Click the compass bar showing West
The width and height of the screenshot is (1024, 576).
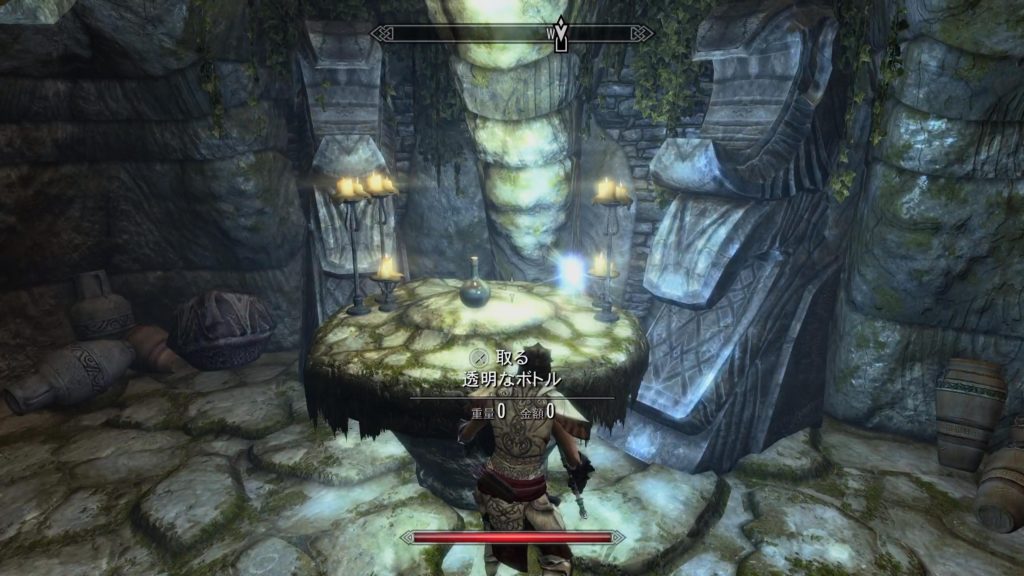click(x=511, y=34)
